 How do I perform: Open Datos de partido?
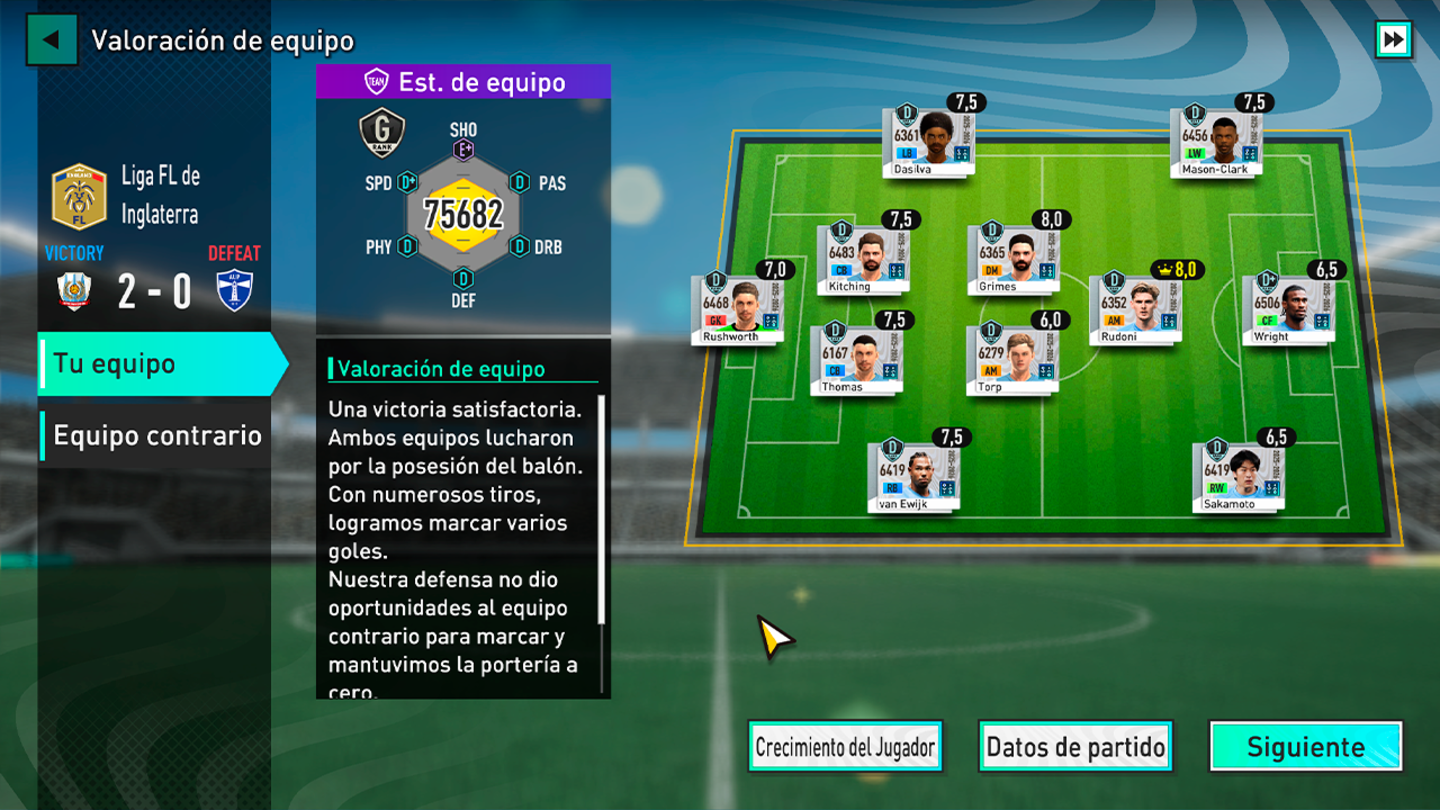pyautogui.click(x=1075, y=745)
